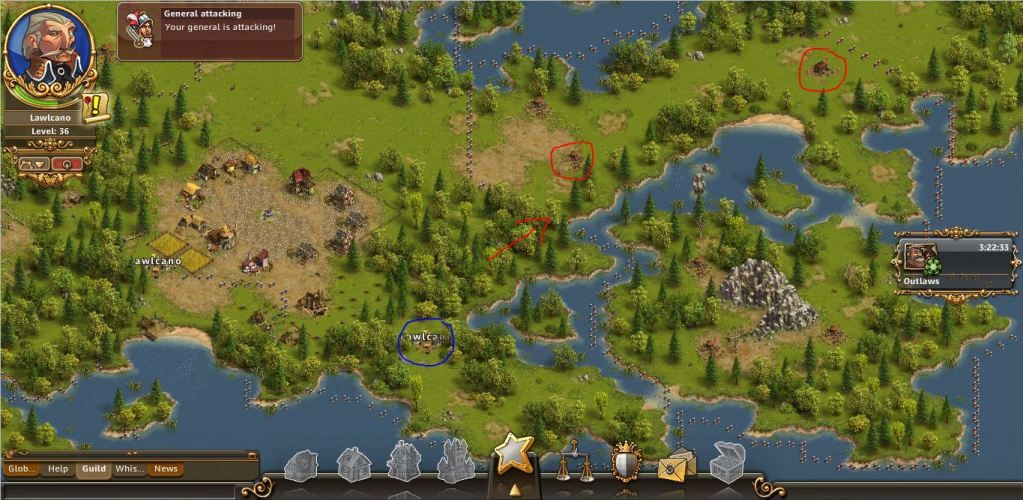This screenshot has height=500, width=1023.
Task: Open the treasure chest merchant icon
Action: coord(727,461)
